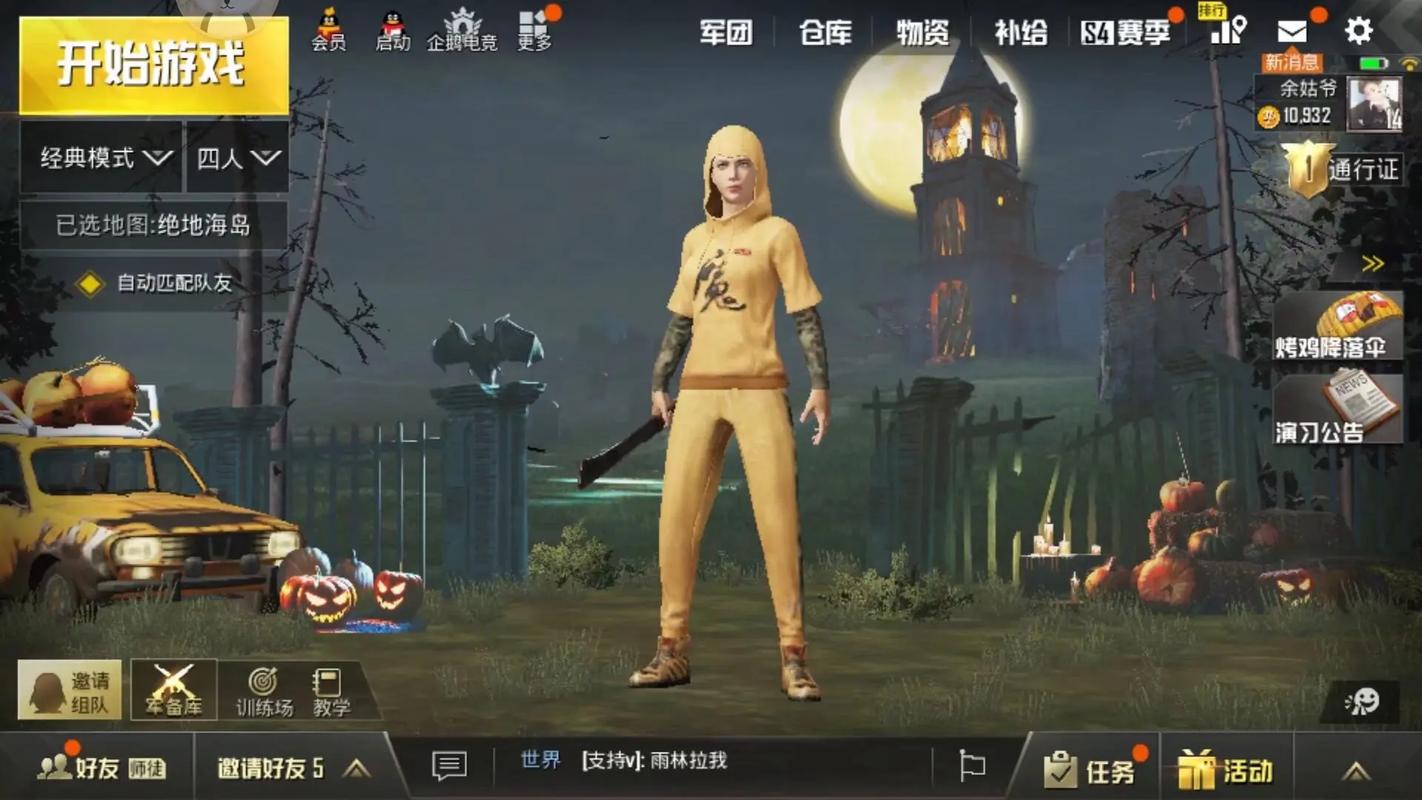Open the mail envelope with 新消息 badge

pos(1293,32)
